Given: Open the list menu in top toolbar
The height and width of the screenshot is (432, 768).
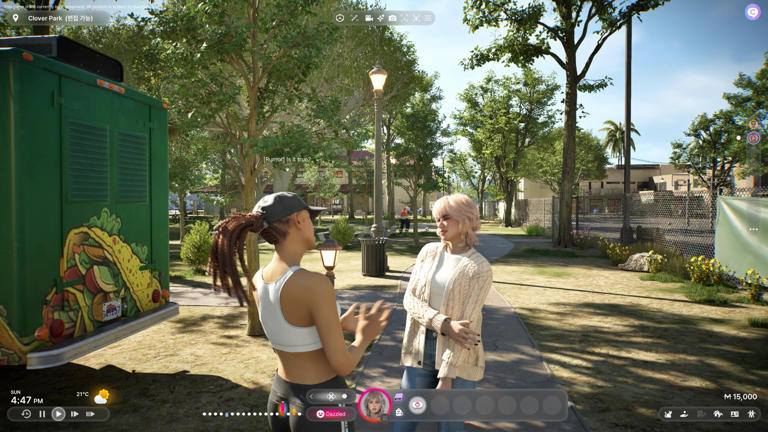Looking at the screenshot, I should pyautogui.click(x=428, y=18).
